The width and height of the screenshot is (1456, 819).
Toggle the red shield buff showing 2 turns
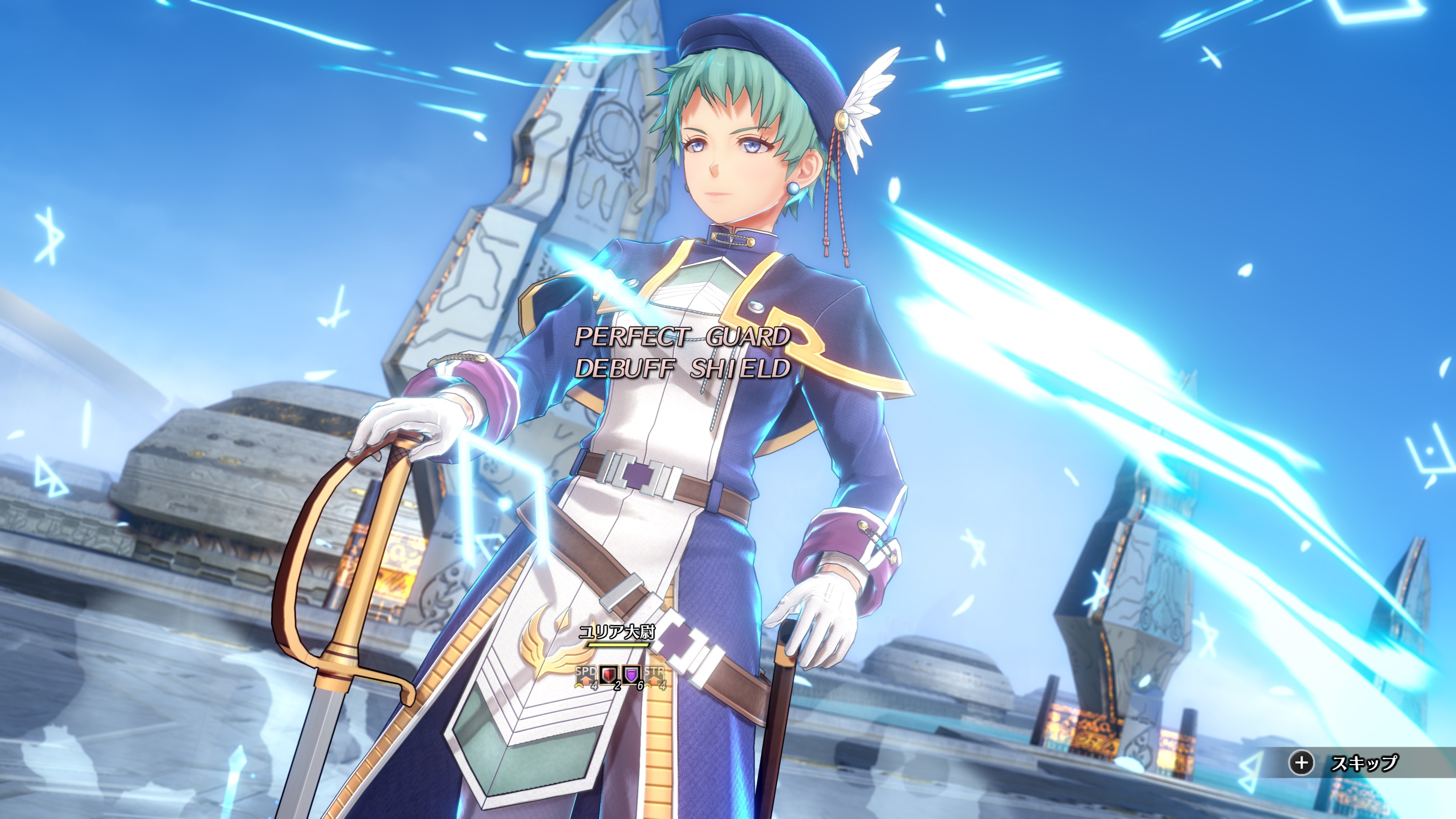(609, 674)
